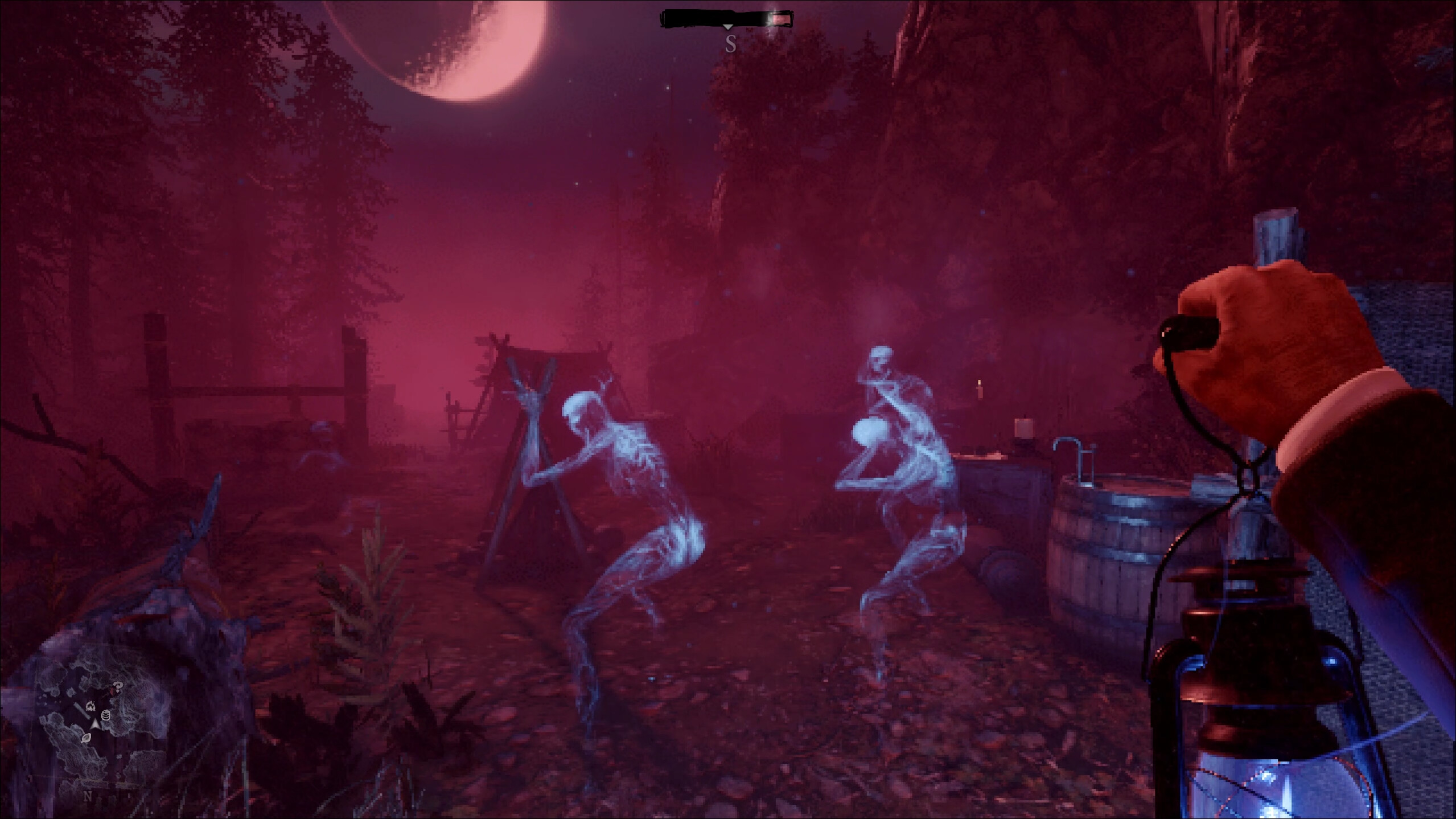The height and width of the screenshot is (819, 1456).
Task: Click the S direction label below the compass
Action: [731, 45]
